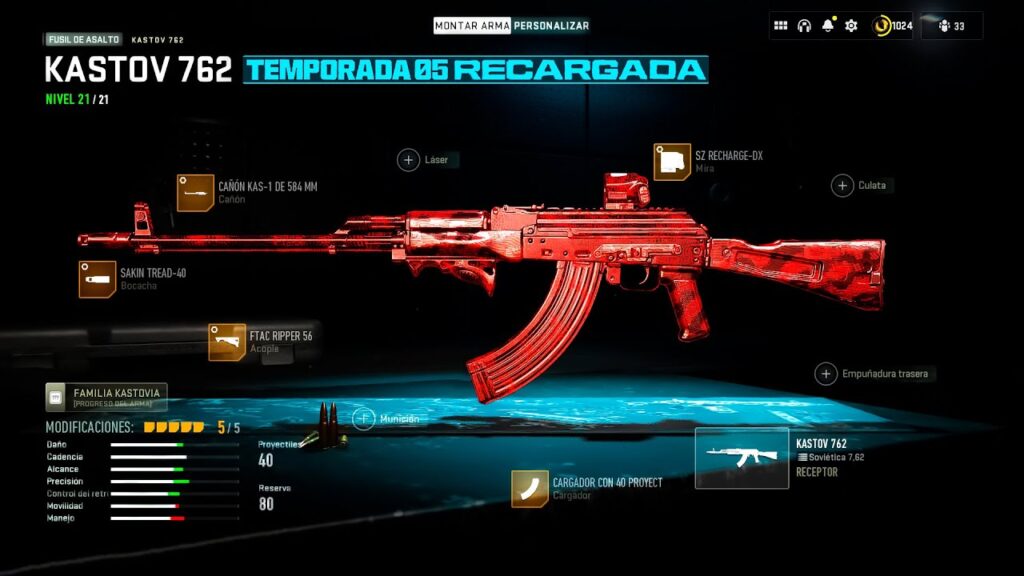Choose the Sakin Tread-40 Bocacha slot
This screenshot has height=576, width=1024.
[x=97, y=280]
